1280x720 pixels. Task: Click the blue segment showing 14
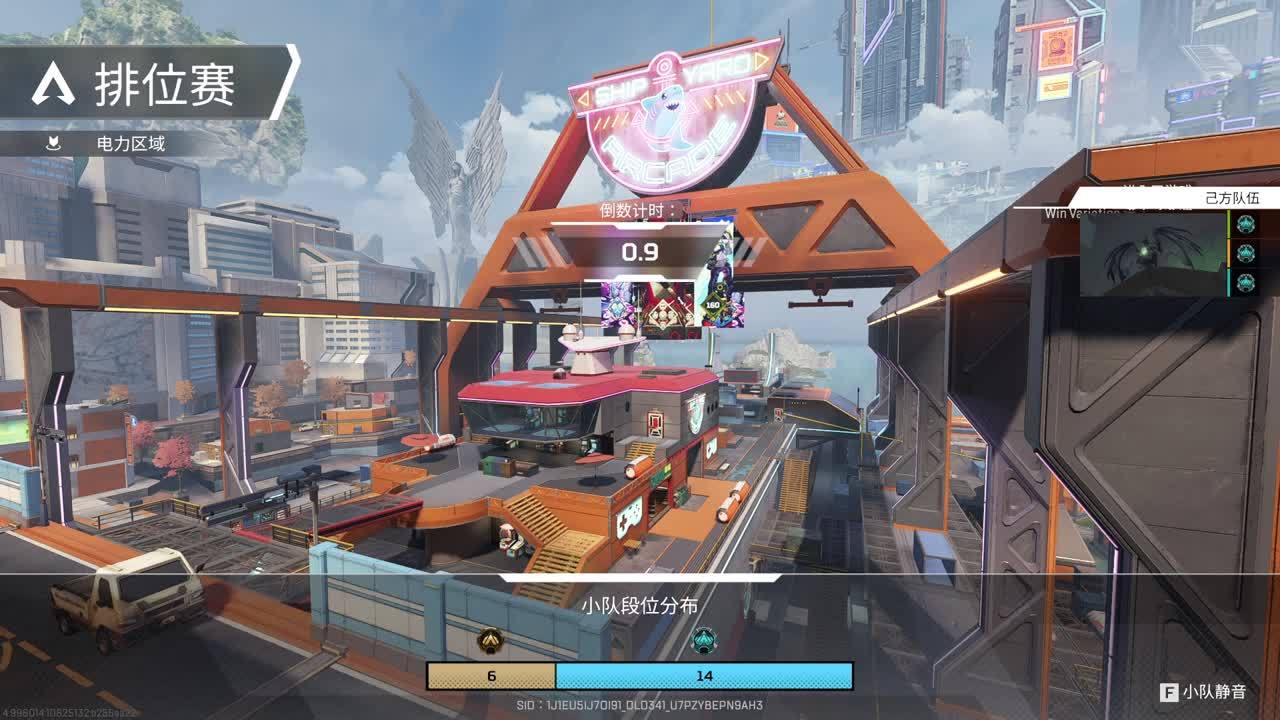coord(704,676)
